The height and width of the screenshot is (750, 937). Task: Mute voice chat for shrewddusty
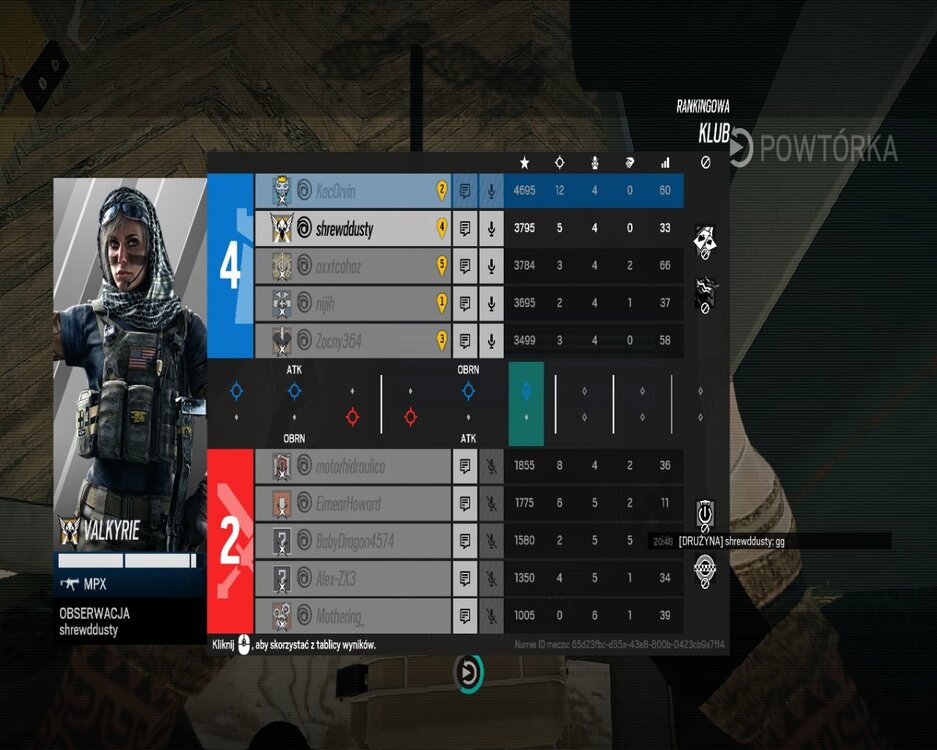(x=491, y=229)
